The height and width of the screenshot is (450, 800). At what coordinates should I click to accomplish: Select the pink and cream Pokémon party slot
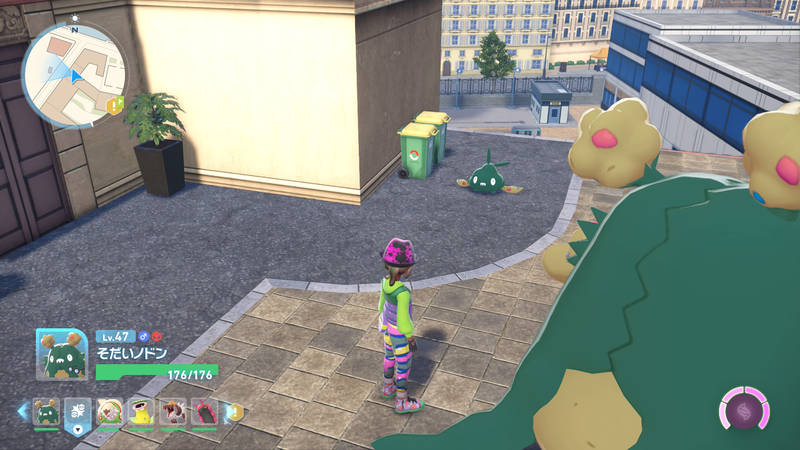(x=110, y=411)
